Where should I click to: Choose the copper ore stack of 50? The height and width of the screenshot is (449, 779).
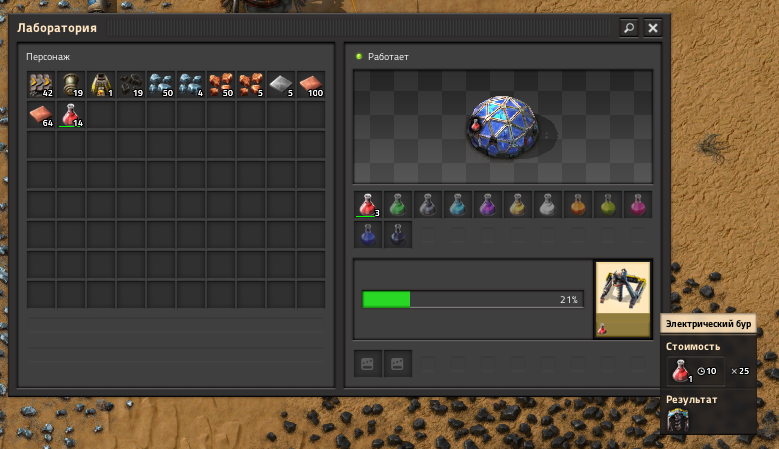point(221,85)
